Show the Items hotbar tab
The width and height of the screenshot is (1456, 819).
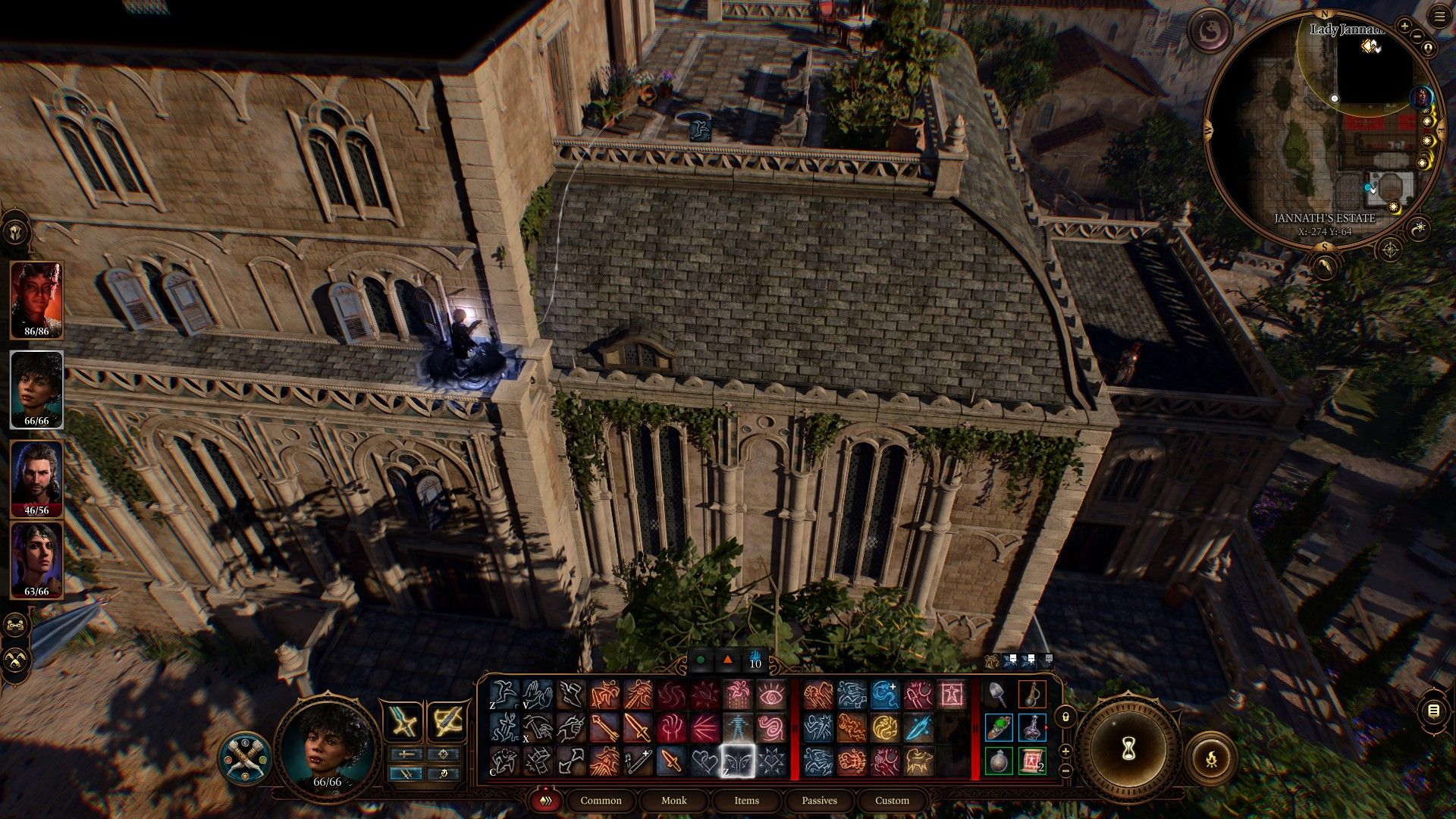coord(746,800)
